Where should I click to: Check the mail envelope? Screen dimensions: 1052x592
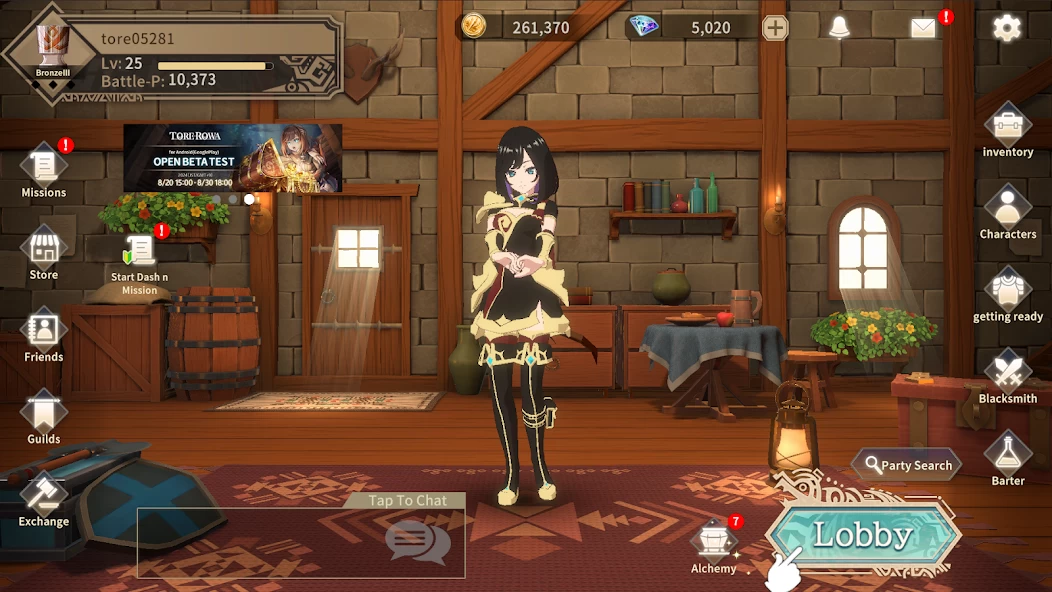click(x=923, y=27)
